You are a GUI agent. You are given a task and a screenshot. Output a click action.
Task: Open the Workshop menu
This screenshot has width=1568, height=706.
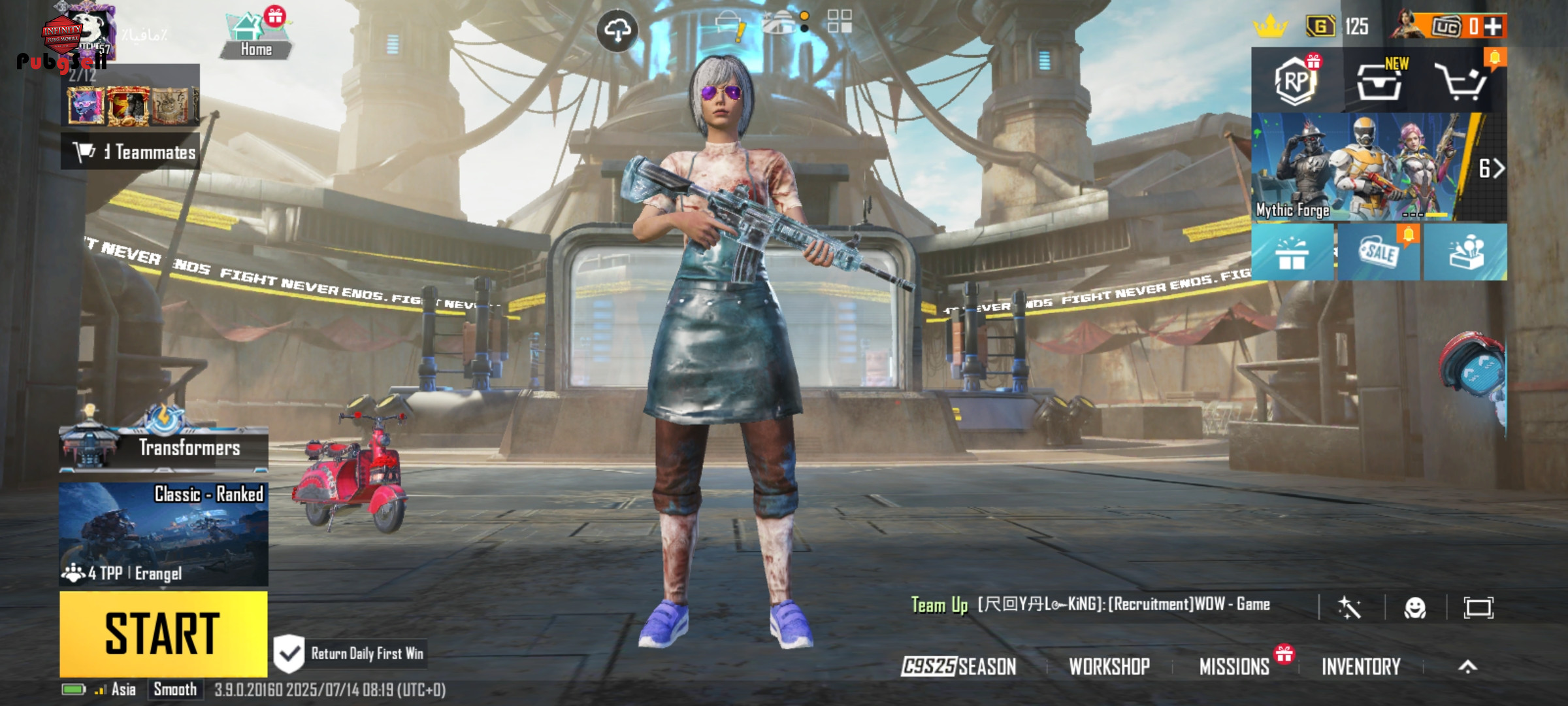pyautogui.click(x=1109, y=666)
